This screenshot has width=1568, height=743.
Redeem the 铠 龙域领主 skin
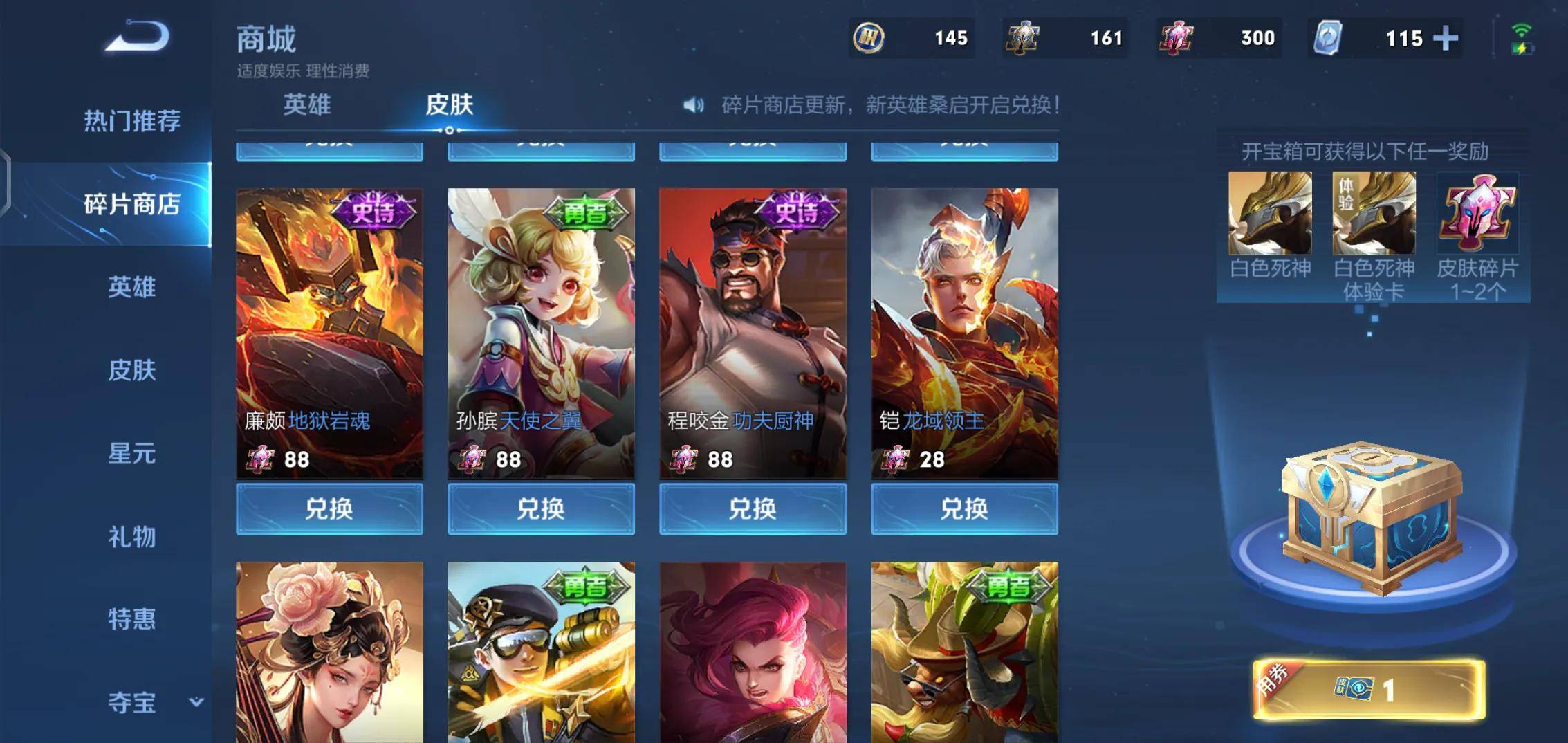964,509
